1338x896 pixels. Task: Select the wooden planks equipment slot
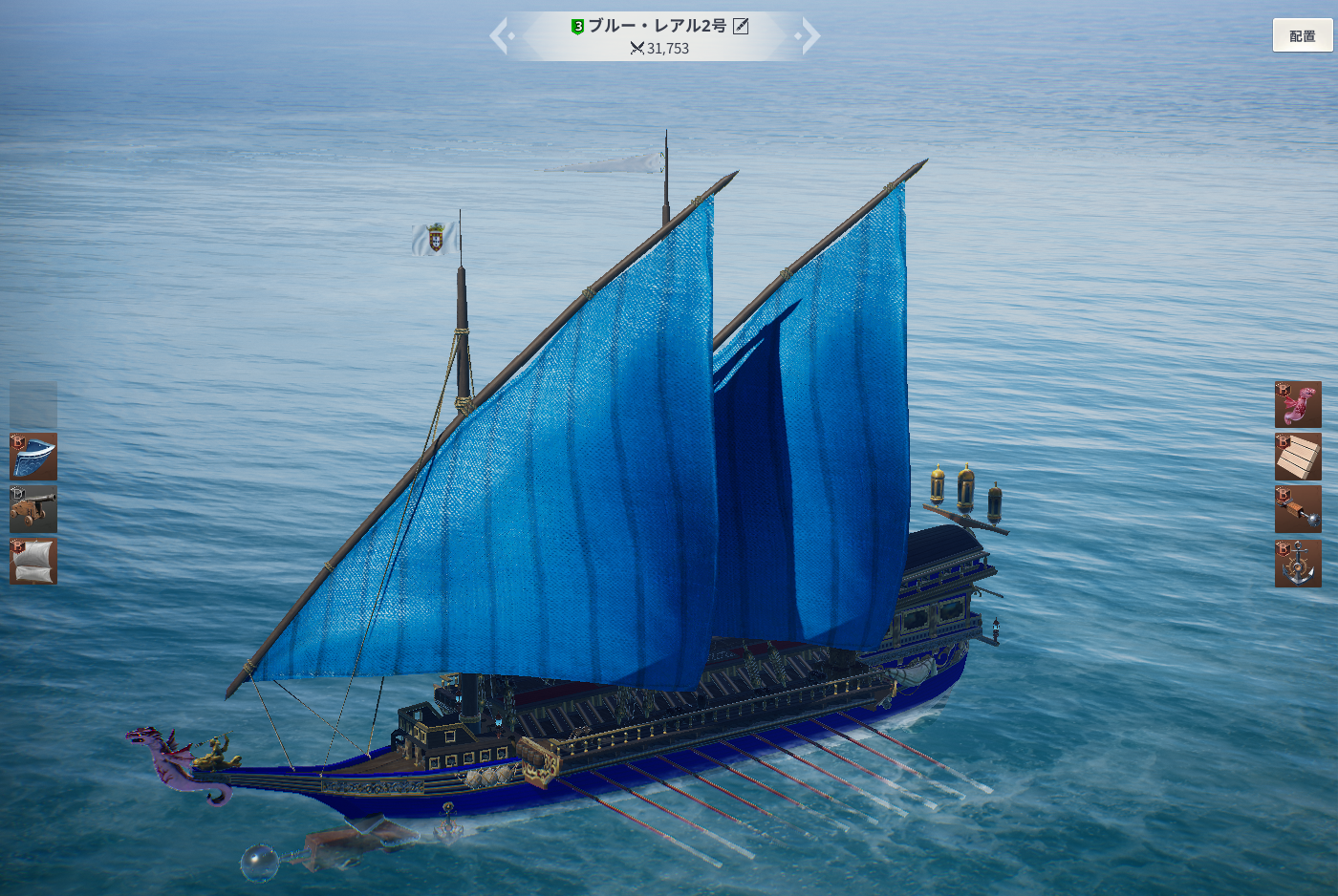(x=1298, y=457)
